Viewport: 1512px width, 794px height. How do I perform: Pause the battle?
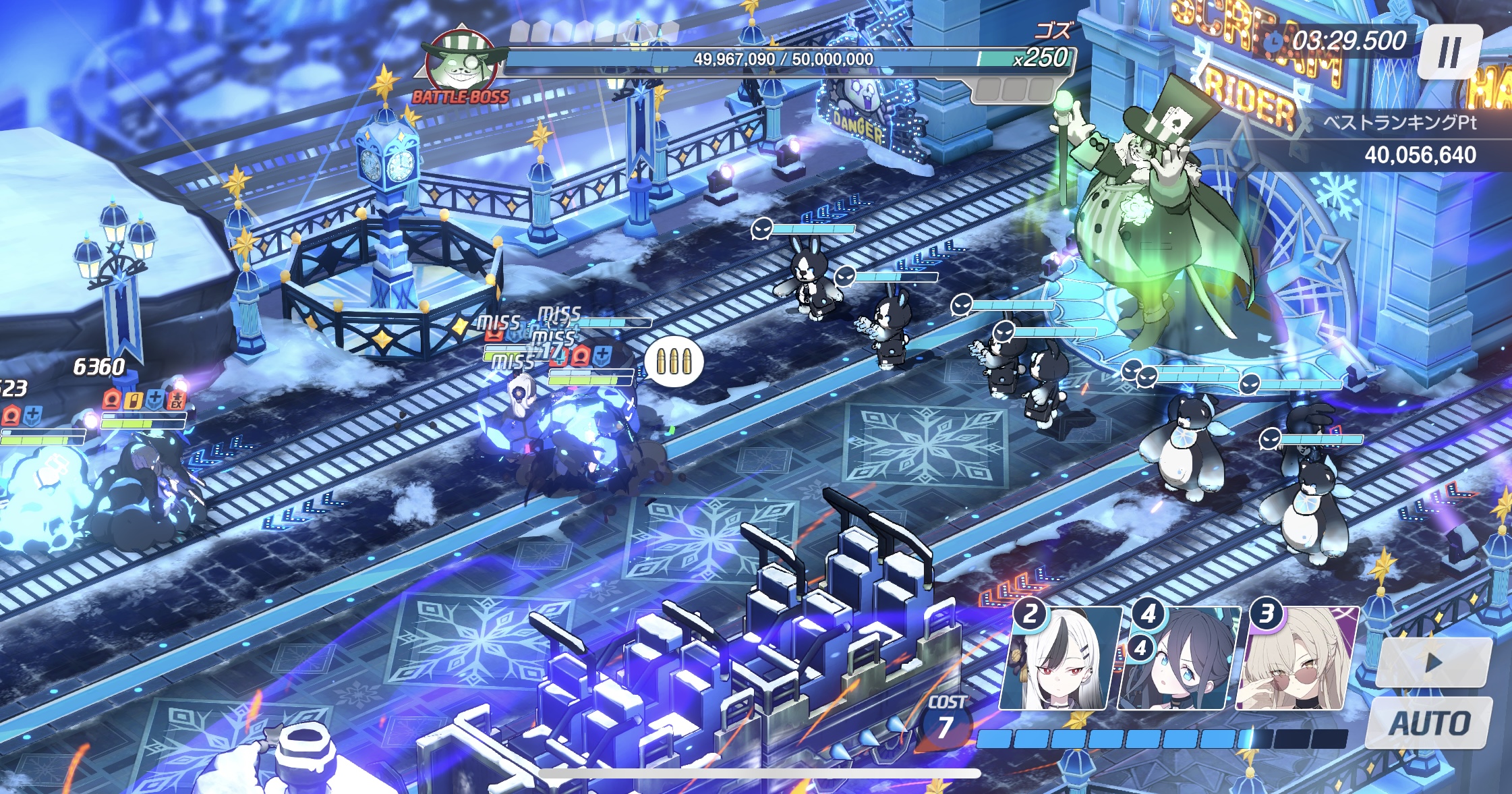tap(1449, 52)
